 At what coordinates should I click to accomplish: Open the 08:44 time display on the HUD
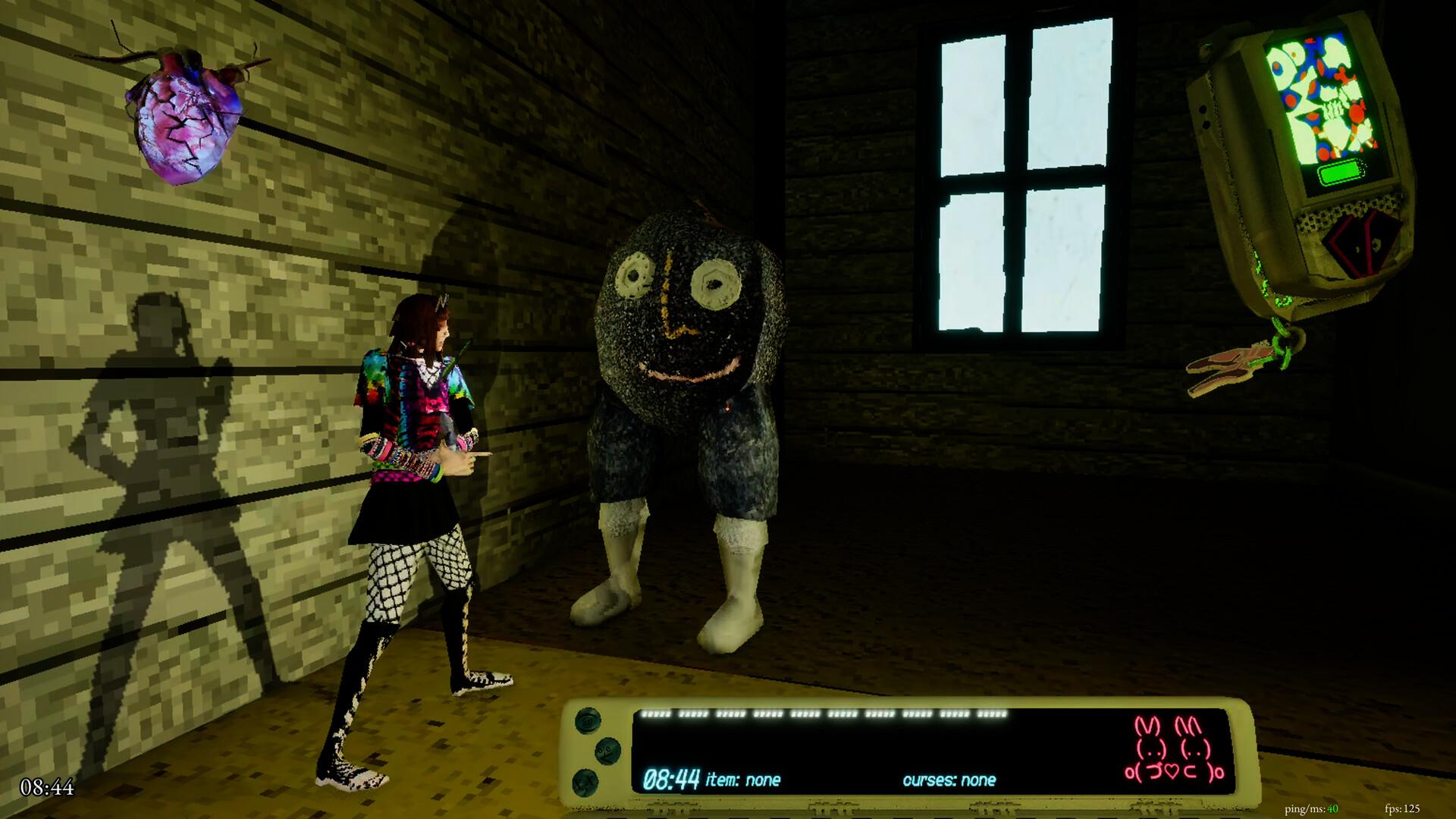[x=670, y=777]
